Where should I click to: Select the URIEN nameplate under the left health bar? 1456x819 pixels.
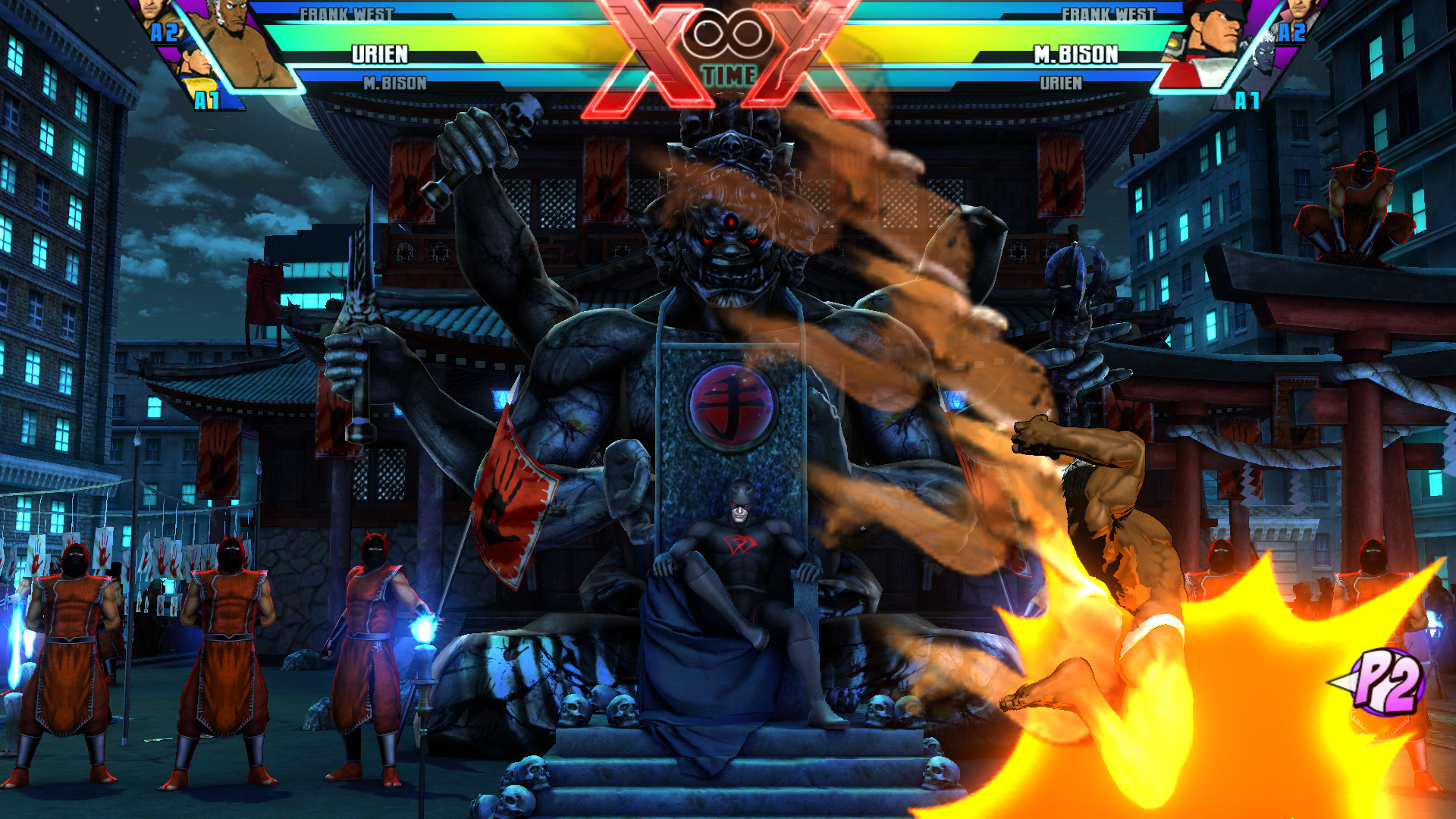pos(379,54)
